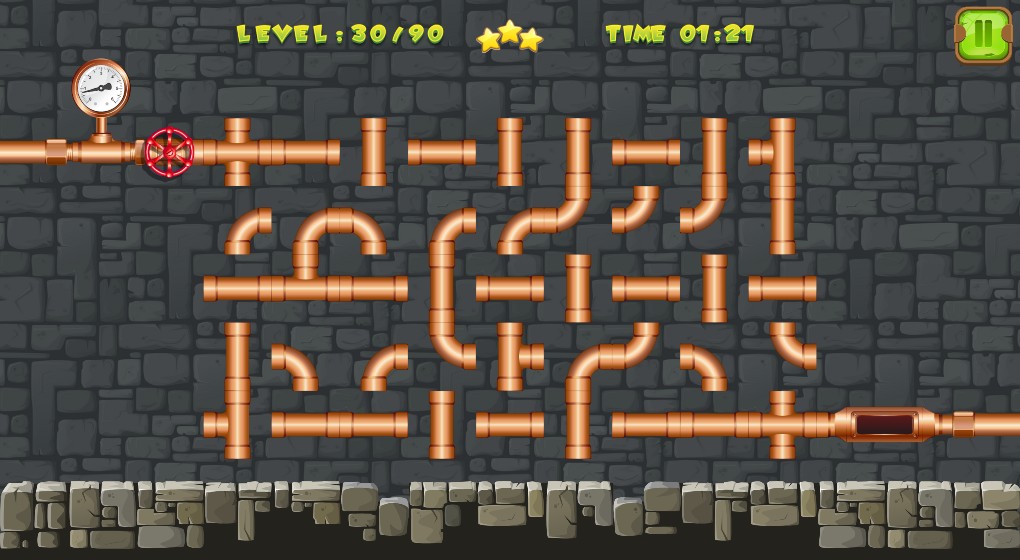Screen dimensions: 1020x560
Task: Turn the red valve wheel
Action: point(169,153)
